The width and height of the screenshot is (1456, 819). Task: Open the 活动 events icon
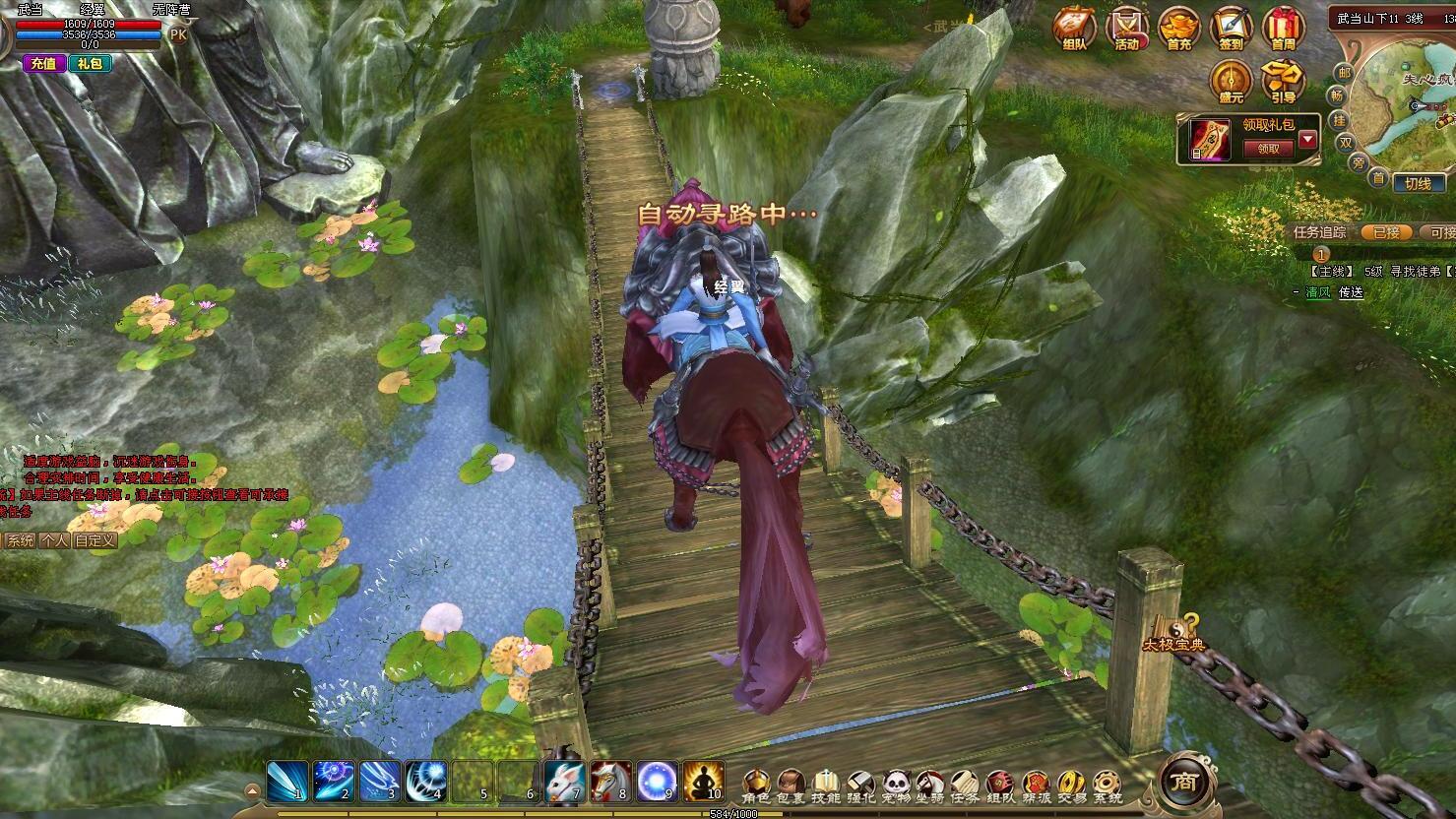1126,28
